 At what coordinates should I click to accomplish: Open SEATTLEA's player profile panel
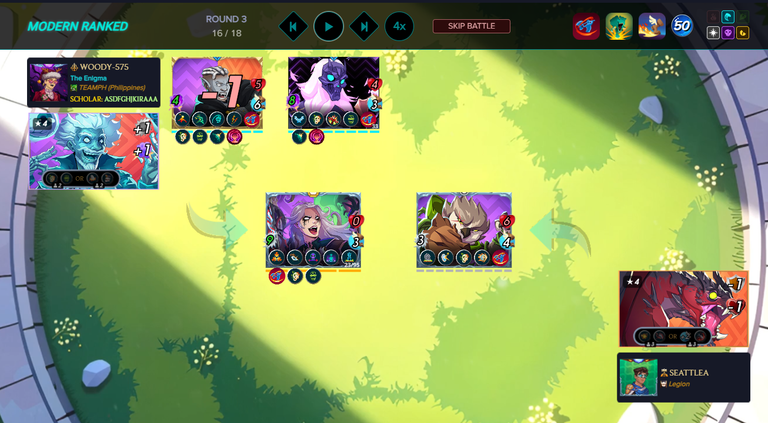pos(683,377)
